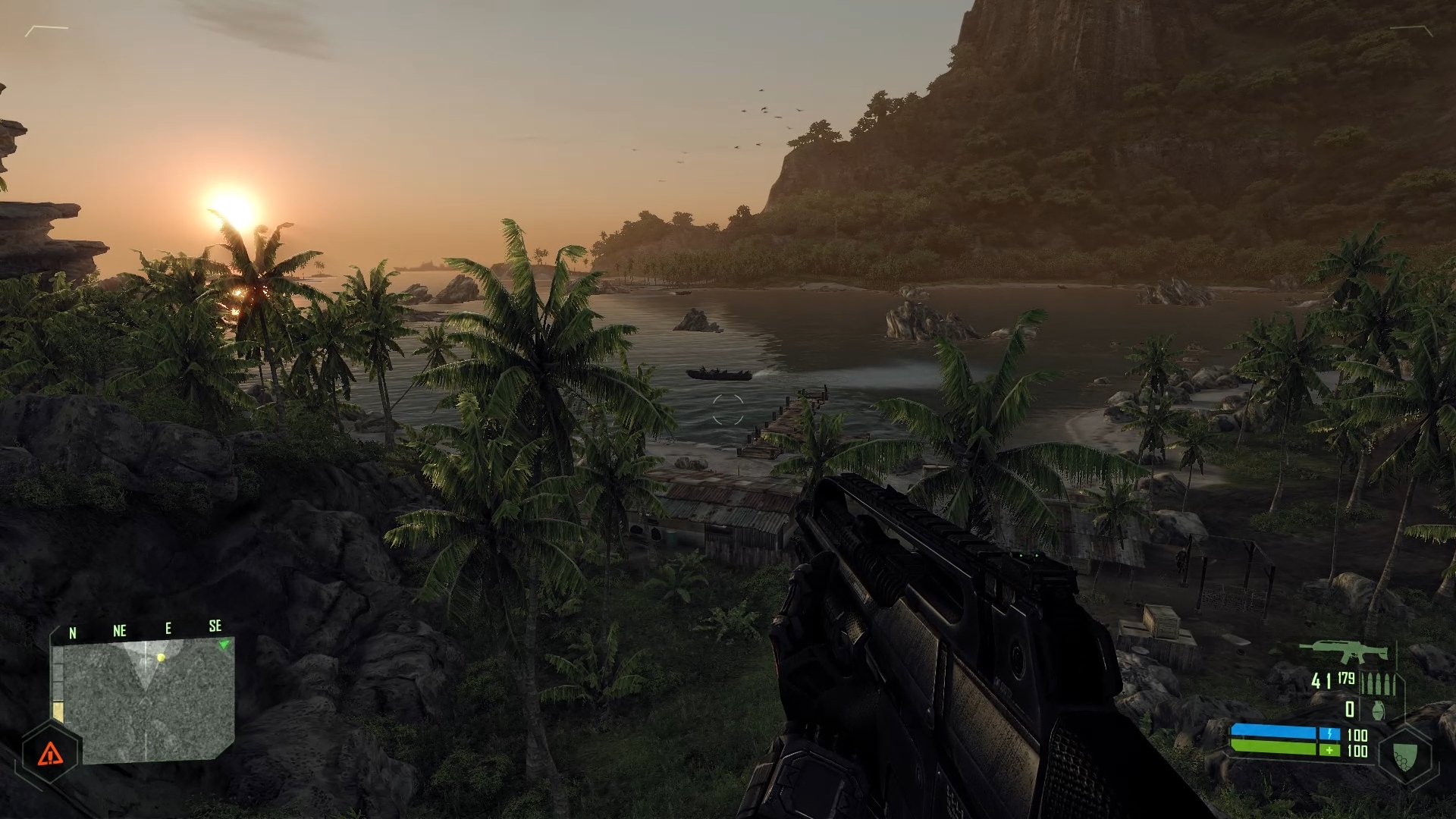Click the green assault rifle weapon icon
Image resolution: width=1456 pixels, height=819 pixels.
(1345, 652)
